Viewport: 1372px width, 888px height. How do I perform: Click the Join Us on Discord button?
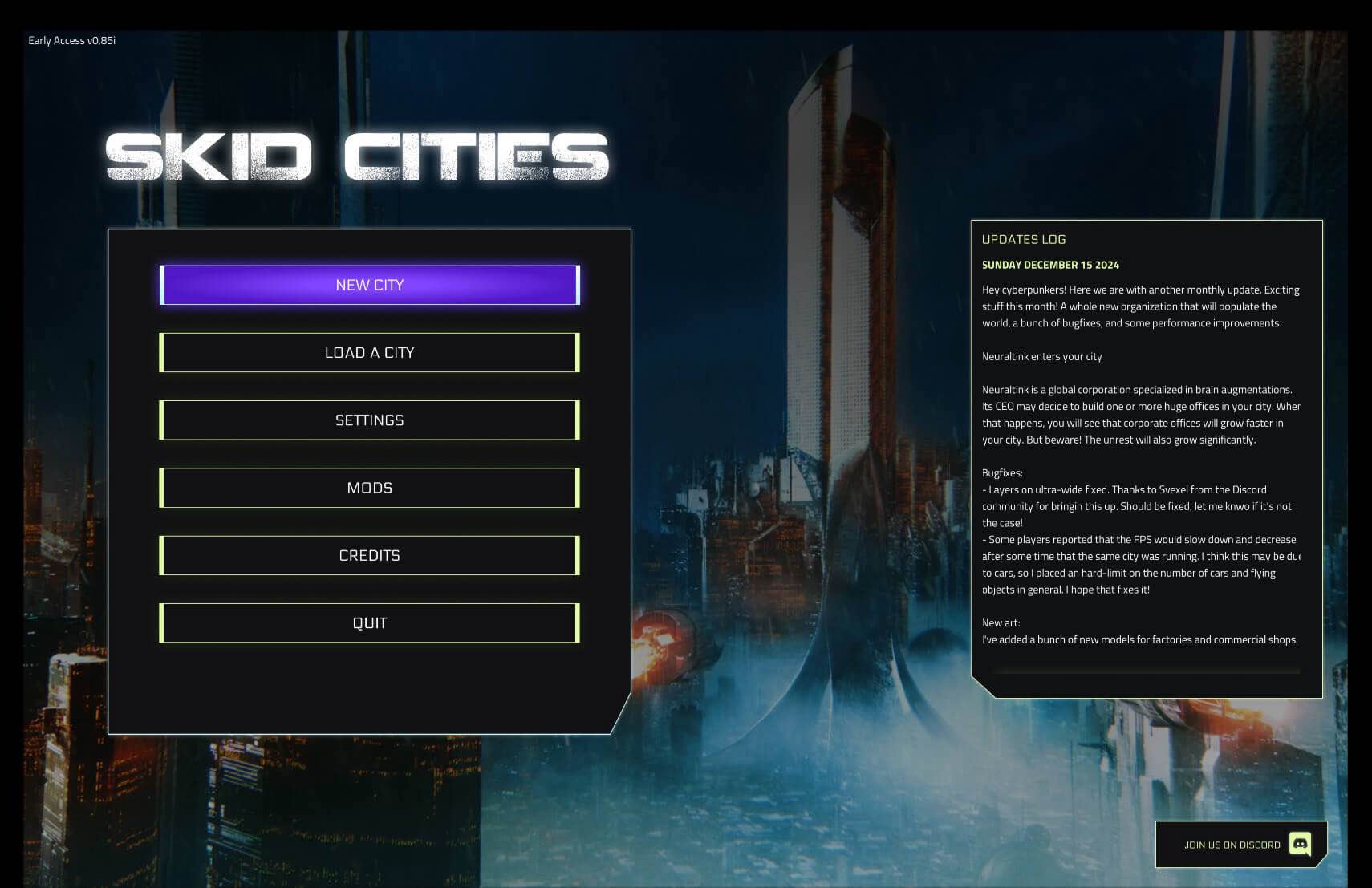[x=1240, y=845]
